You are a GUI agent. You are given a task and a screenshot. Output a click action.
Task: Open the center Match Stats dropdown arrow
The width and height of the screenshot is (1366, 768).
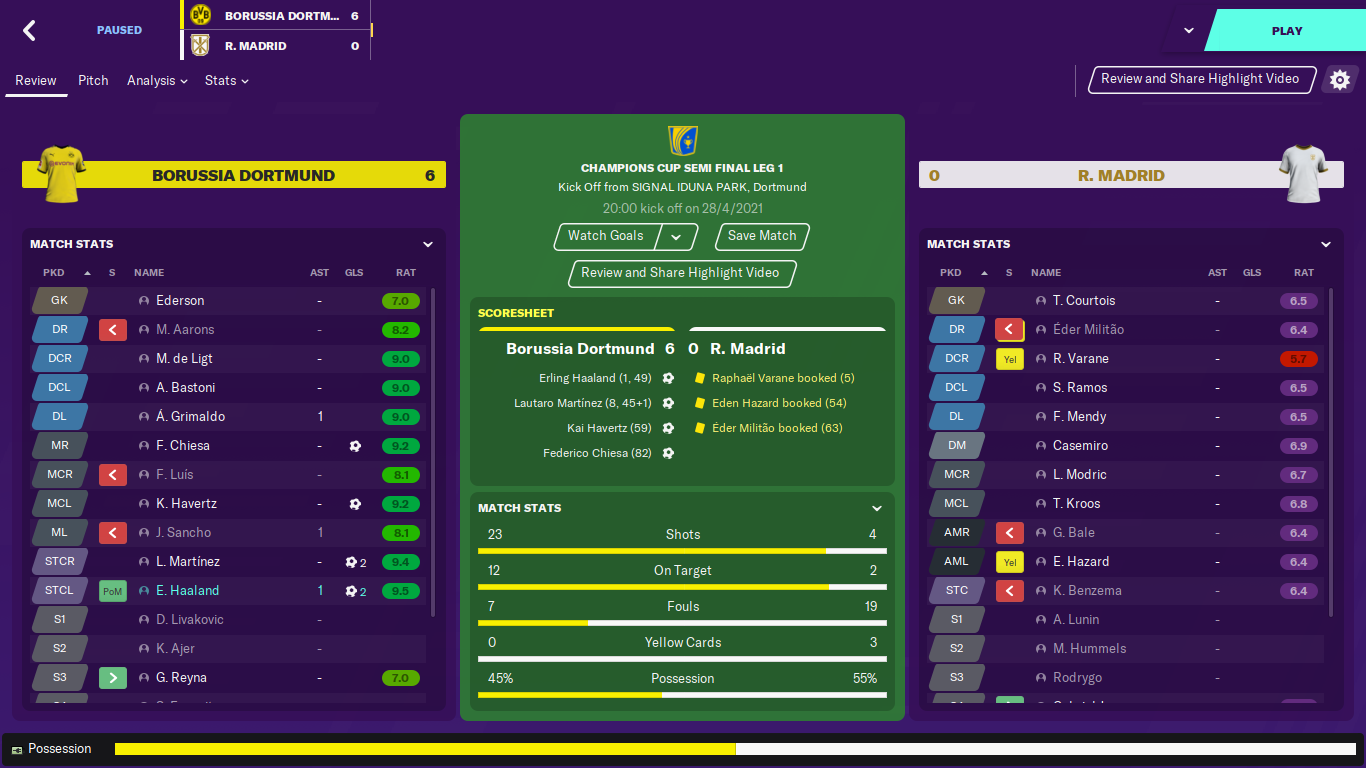[877, 508]
